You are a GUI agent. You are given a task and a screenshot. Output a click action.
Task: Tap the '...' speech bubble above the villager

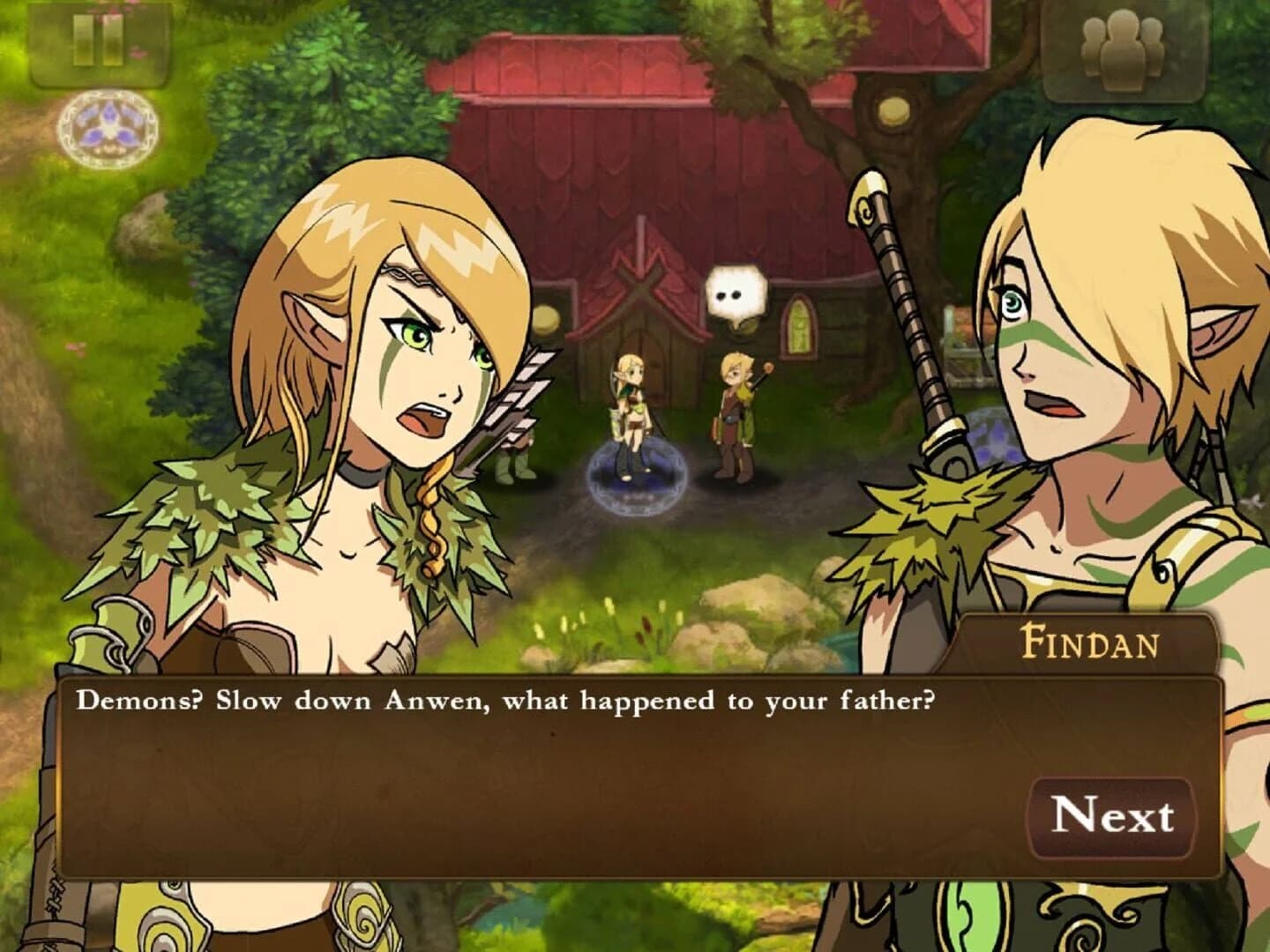(x=735, y=292)
